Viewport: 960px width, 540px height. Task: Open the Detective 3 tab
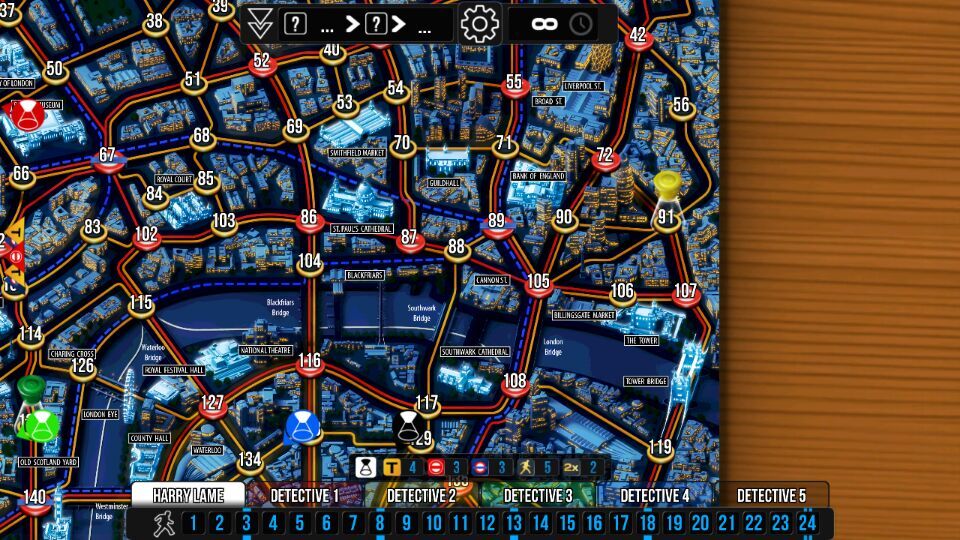(537, 495)
